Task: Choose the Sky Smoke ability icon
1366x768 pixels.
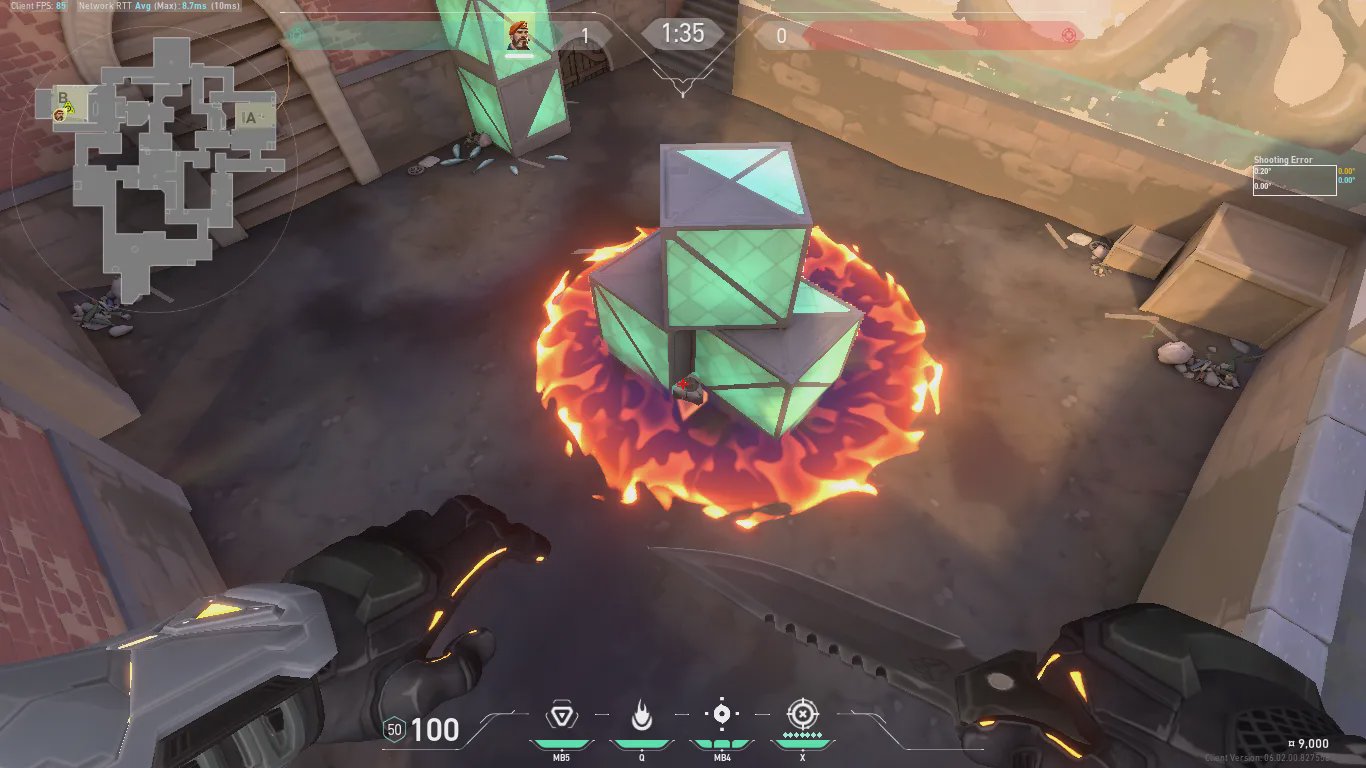Action: click(x=721, y=714)
